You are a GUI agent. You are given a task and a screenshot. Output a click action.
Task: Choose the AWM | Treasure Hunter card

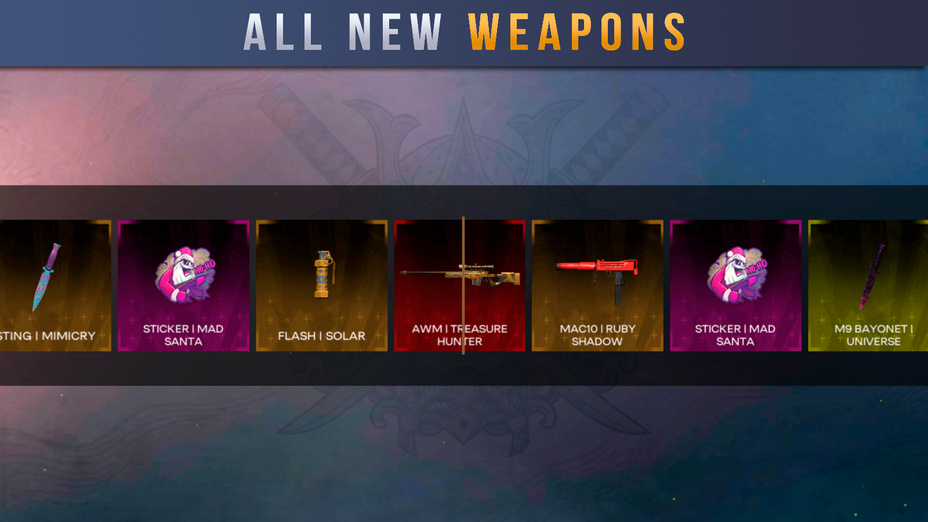pos(459,285)
